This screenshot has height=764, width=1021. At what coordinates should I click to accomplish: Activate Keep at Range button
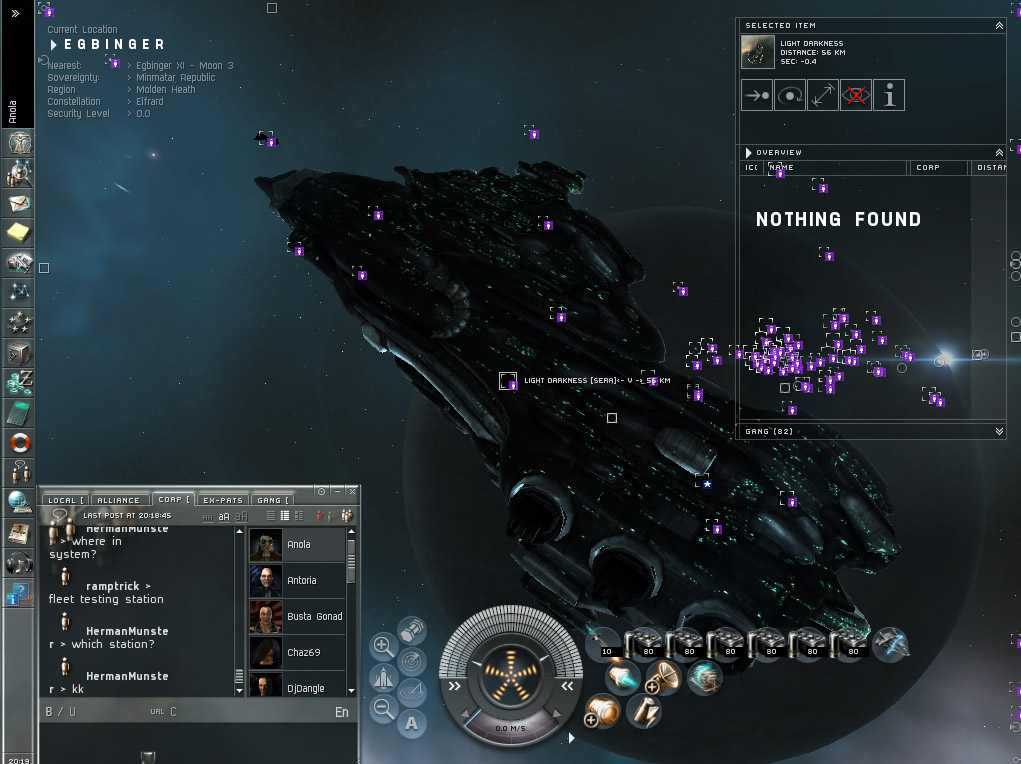823,96
